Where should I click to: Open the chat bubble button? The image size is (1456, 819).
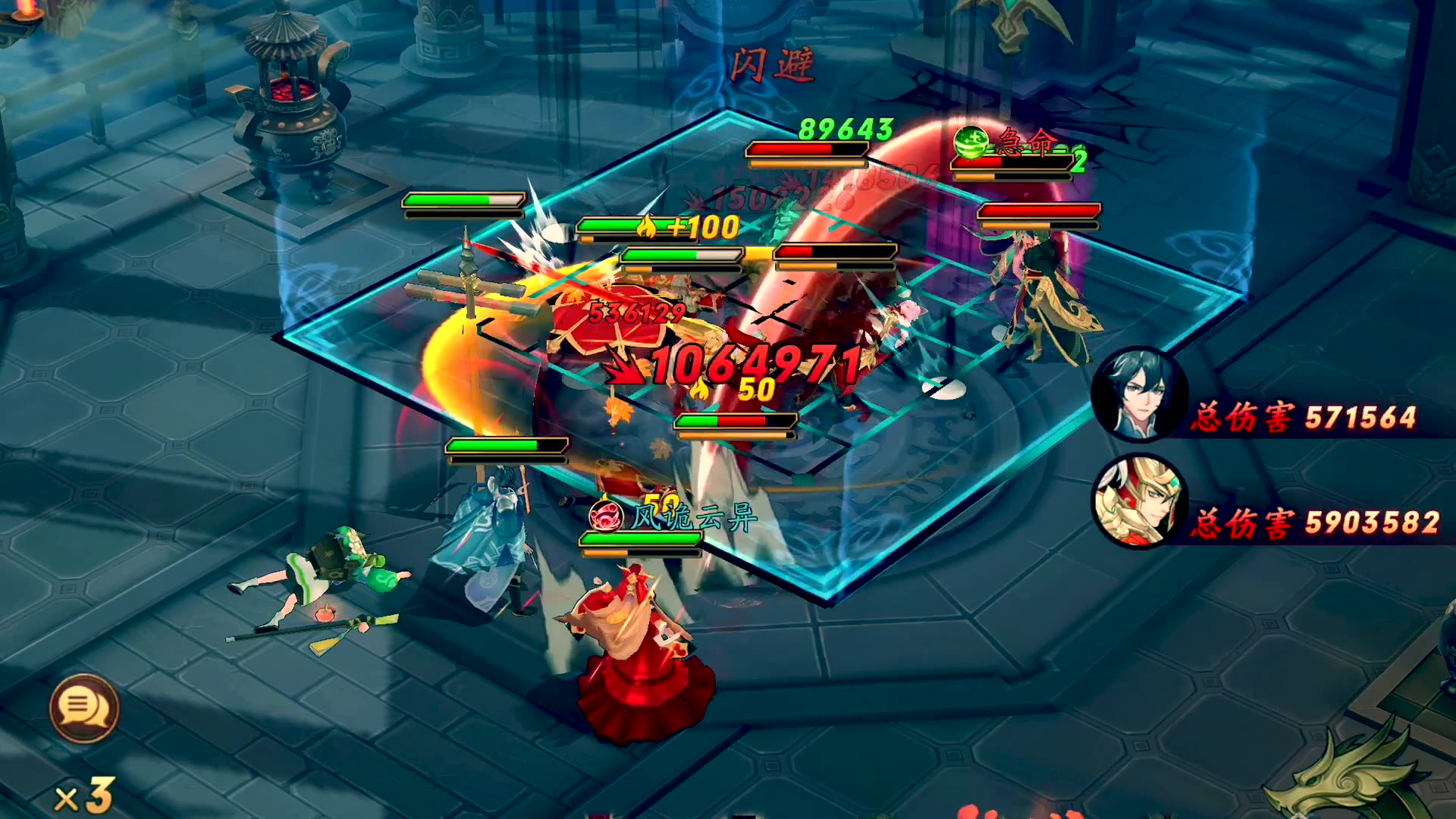[x=84, y=708]
